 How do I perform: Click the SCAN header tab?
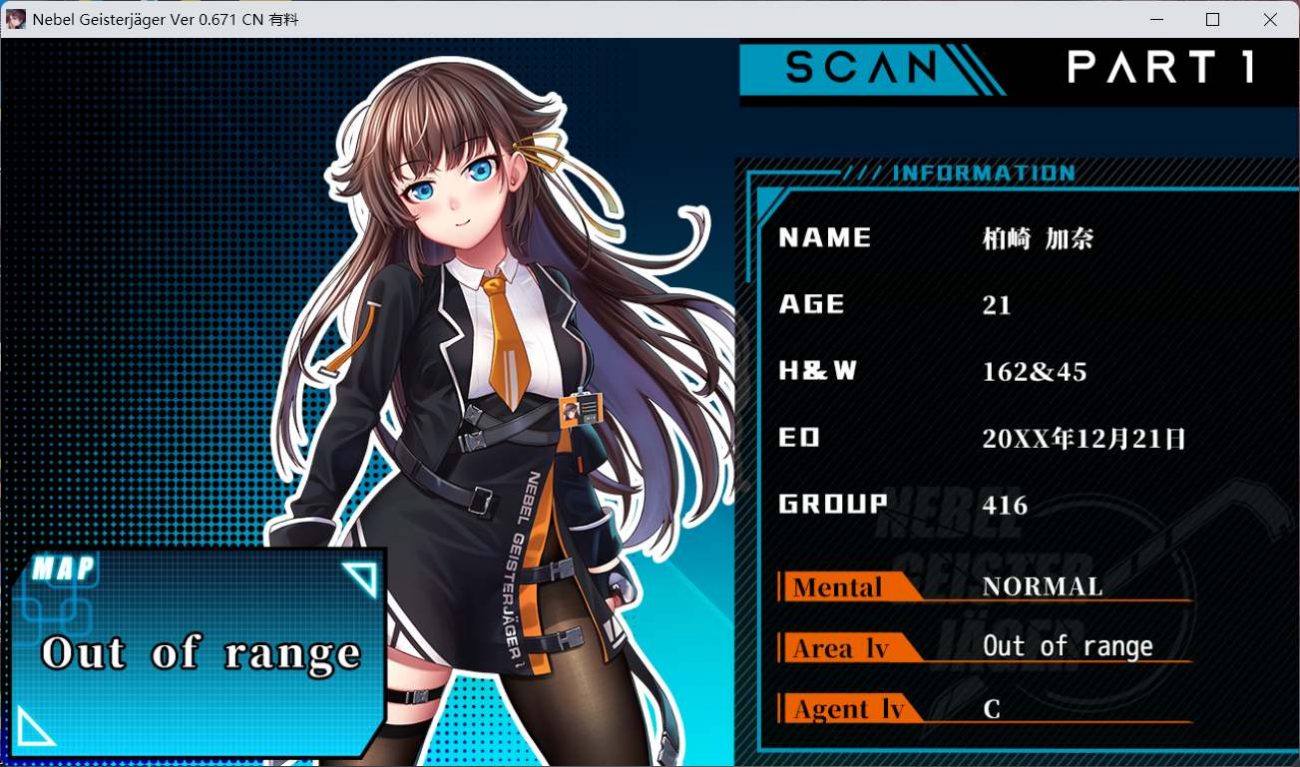tap(862, 68)
